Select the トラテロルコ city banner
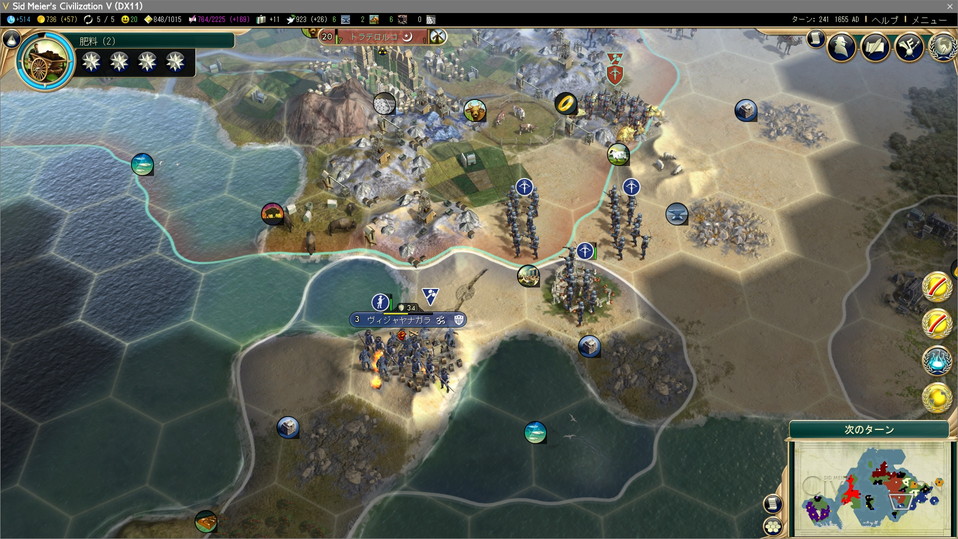The height and width of the screenshot is (539, 958). [374, 36]
